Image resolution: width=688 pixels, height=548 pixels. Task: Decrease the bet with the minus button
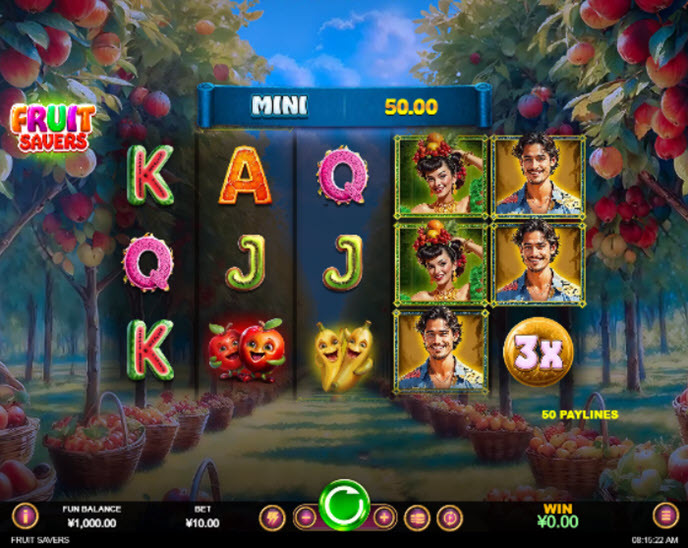(305, 518)
